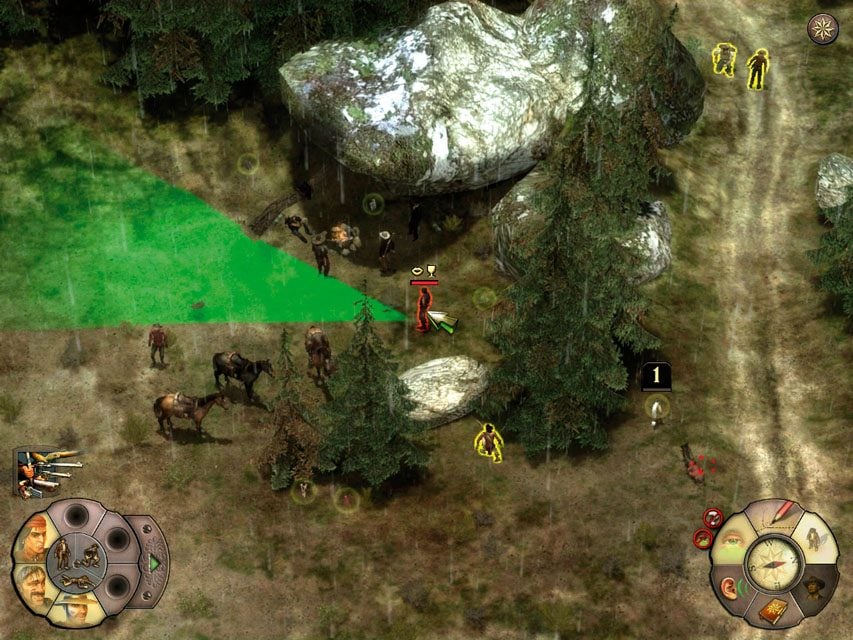Image resolution: width=853 pixels, height=640 pixels.
Task: Expand the panel with the green arrow
Action: coord(155,563)
